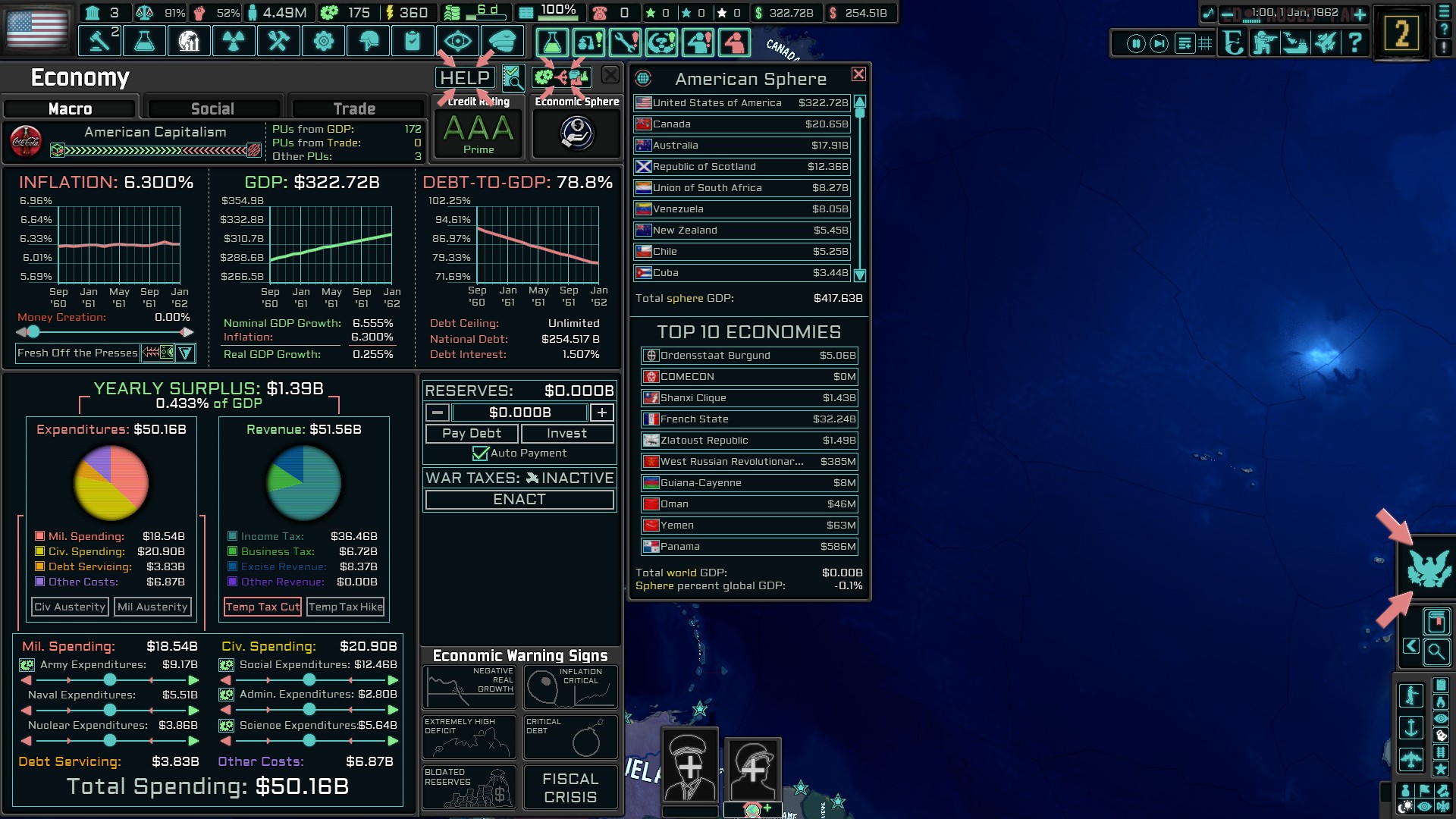The height and width of the screenshot is (819, 1456).
Task: Click the reserves amount input field
Action: pyautogui.click(x=518, y=413)
